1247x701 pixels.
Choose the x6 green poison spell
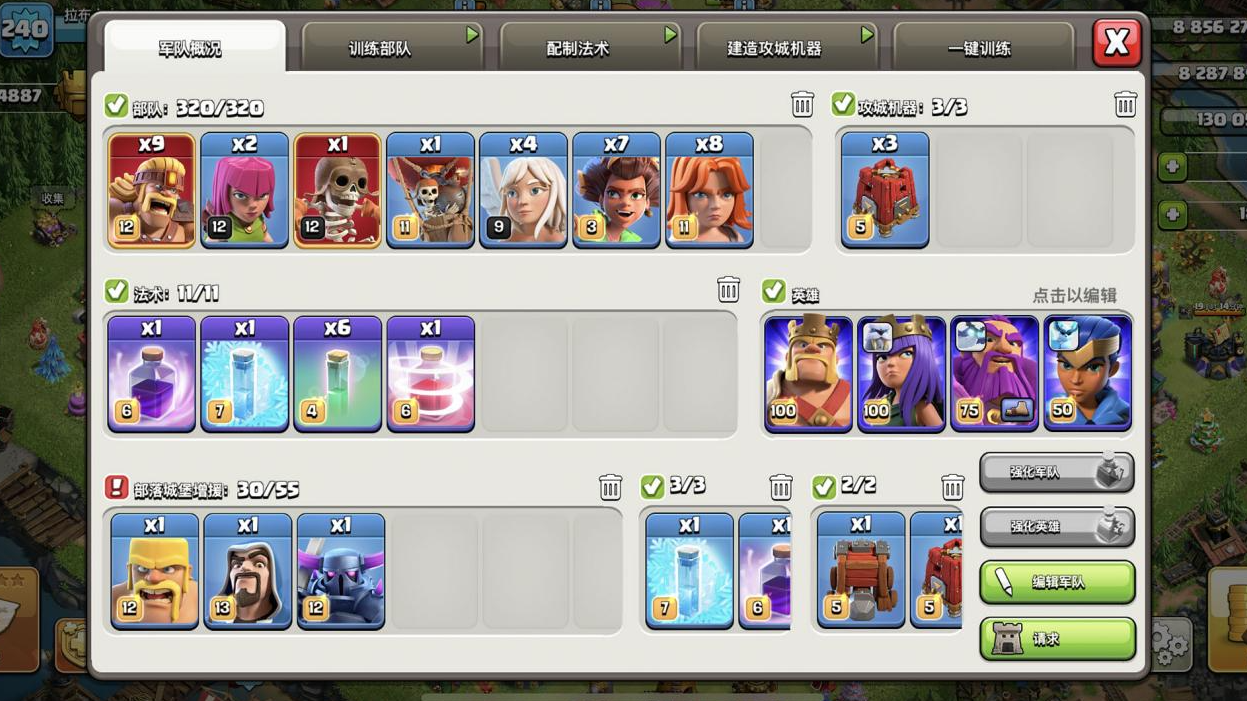point(337,374)
